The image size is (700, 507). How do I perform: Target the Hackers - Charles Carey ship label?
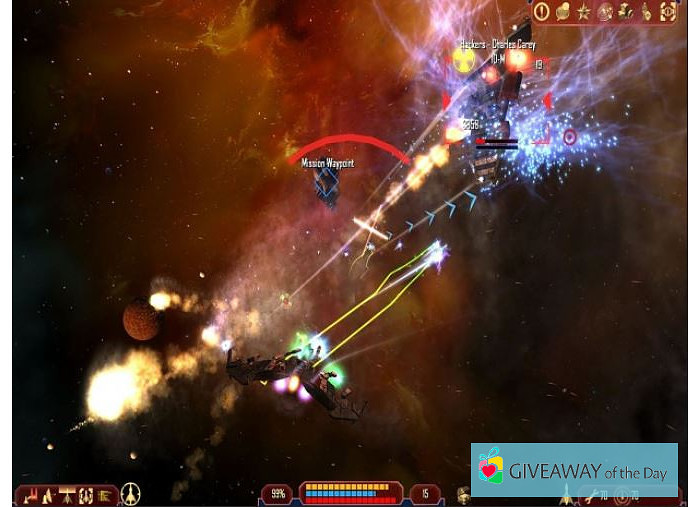(497, 45)
